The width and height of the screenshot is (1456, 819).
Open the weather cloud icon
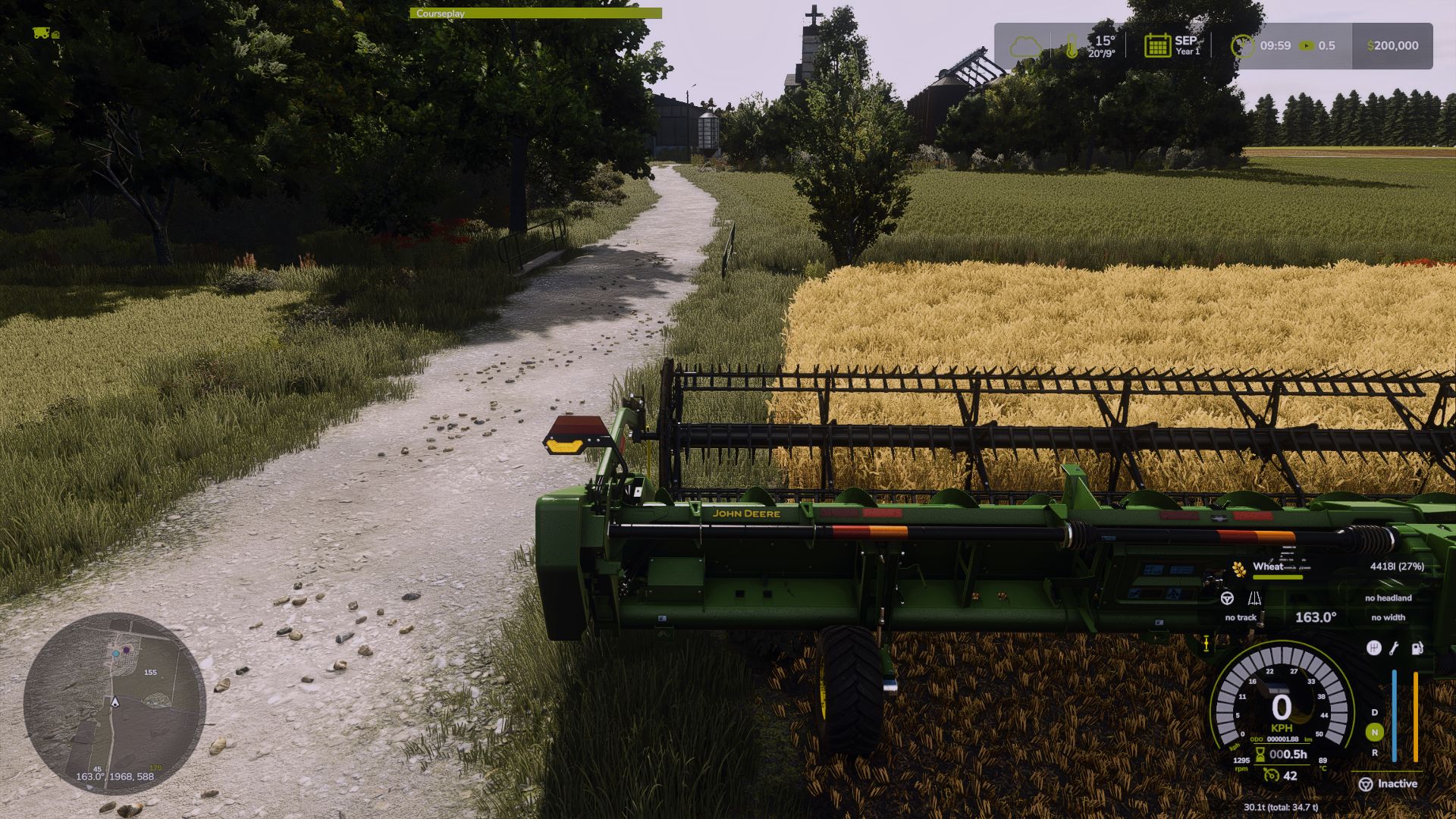pyautogui.click(x=1025, y=47)
